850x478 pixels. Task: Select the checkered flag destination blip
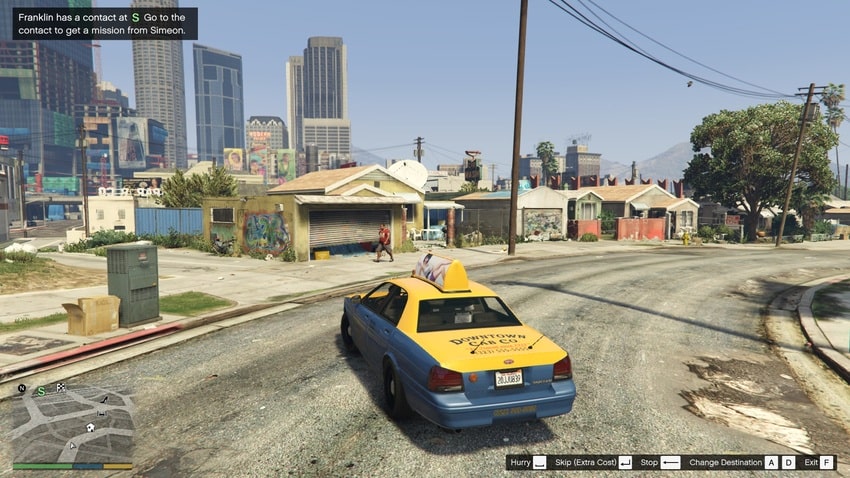coord(60,388)
